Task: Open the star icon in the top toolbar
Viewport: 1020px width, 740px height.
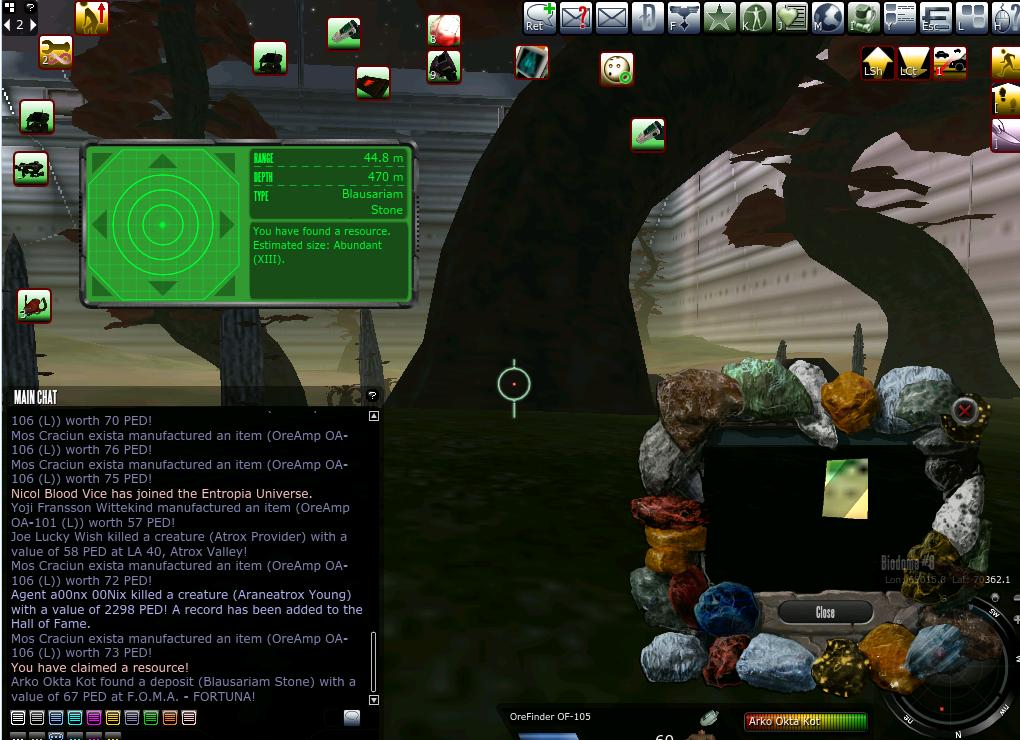Action: coord(719,17)
